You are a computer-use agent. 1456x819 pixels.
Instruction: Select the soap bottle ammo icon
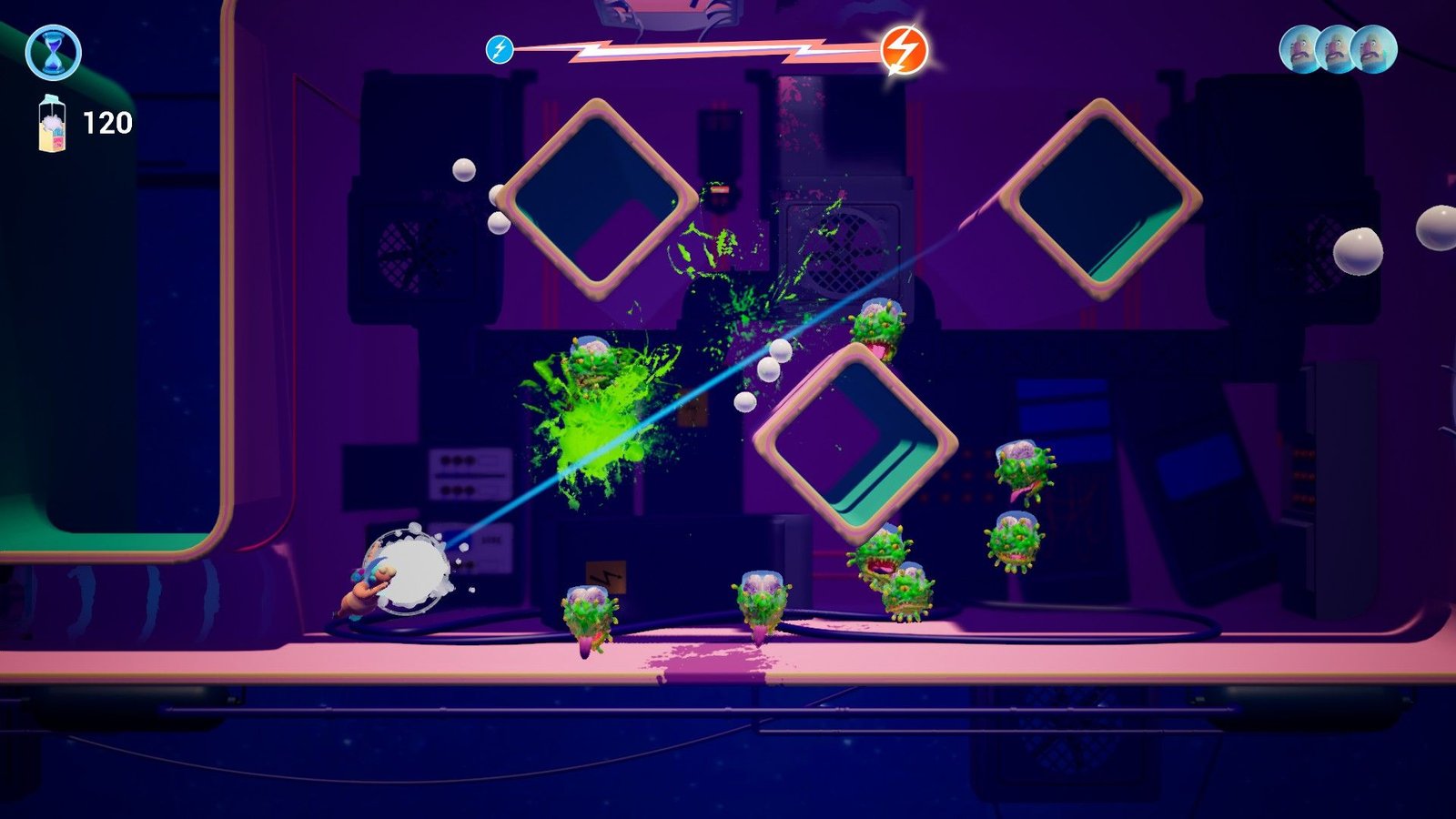(52, 123)
